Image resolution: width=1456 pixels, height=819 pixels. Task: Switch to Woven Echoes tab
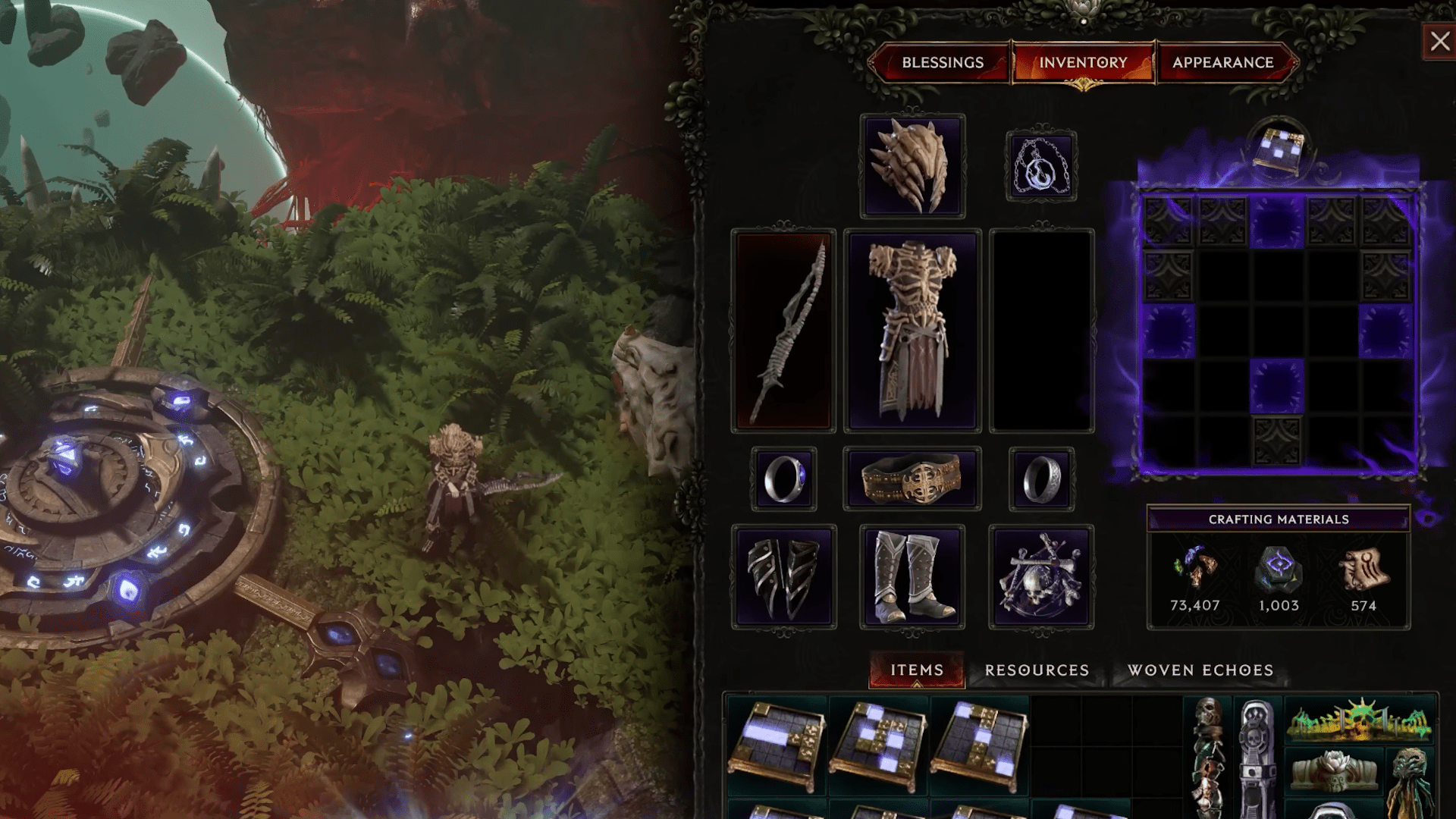point(1200,670)
